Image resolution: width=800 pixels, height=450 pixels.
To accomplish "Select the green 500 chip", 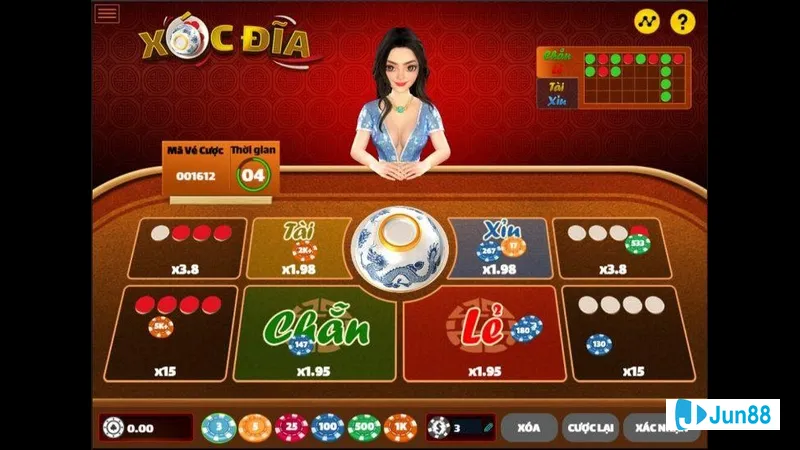I will (365, 428).
